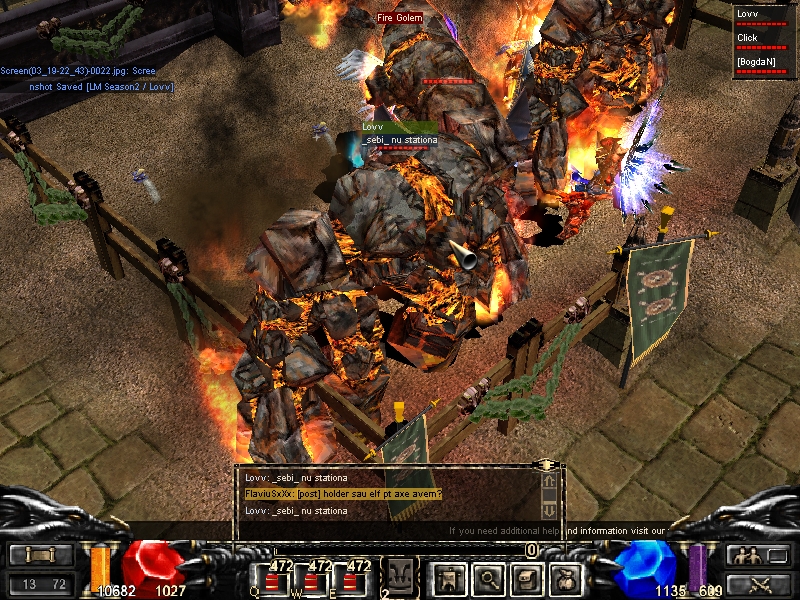Open the skill selection slot

(x=400, y=577)
